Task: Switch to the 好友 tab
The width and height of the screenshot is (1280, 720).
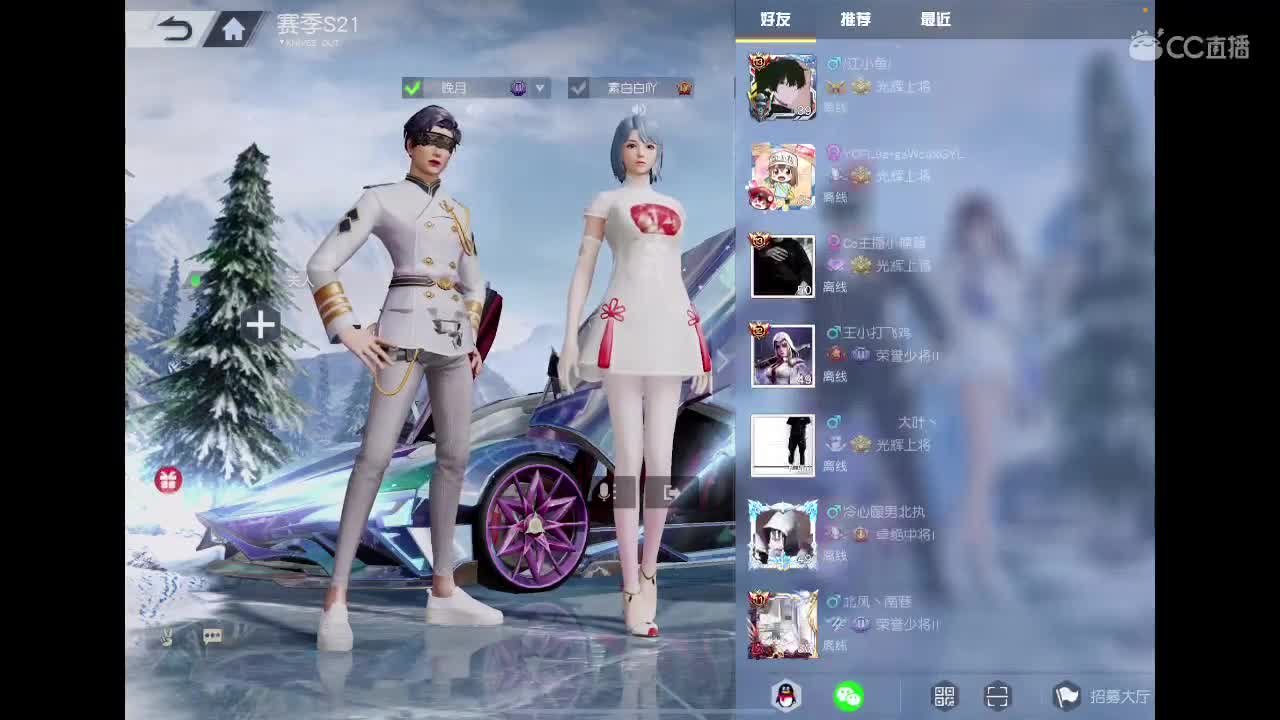Action: click(777, 18)
